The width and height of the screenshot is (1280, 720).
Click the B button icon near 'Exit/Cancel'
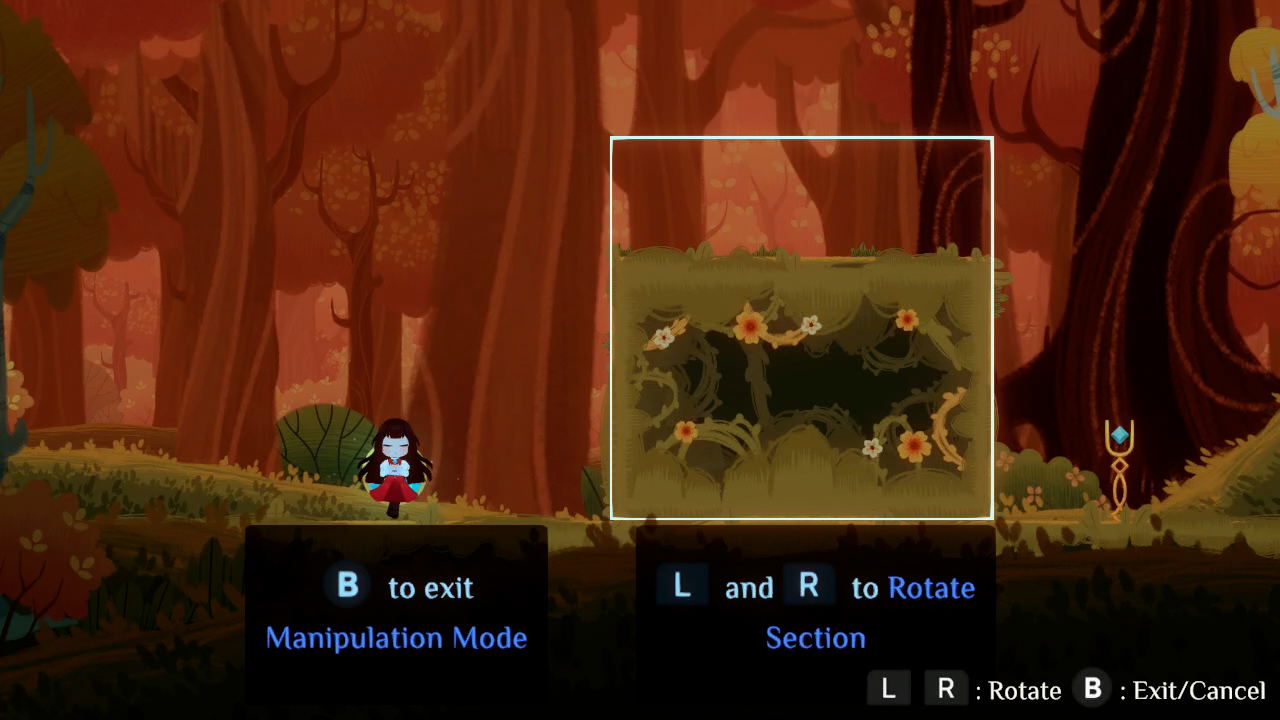coord(1092,688)
